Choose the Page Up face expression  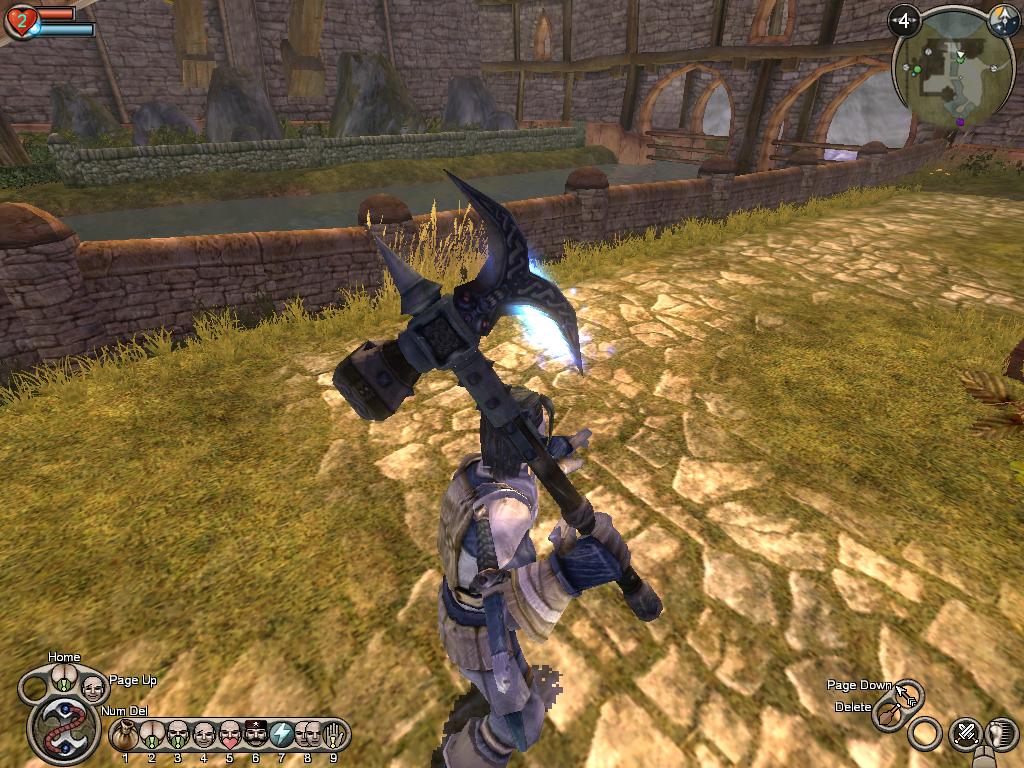tap(93, 687)
